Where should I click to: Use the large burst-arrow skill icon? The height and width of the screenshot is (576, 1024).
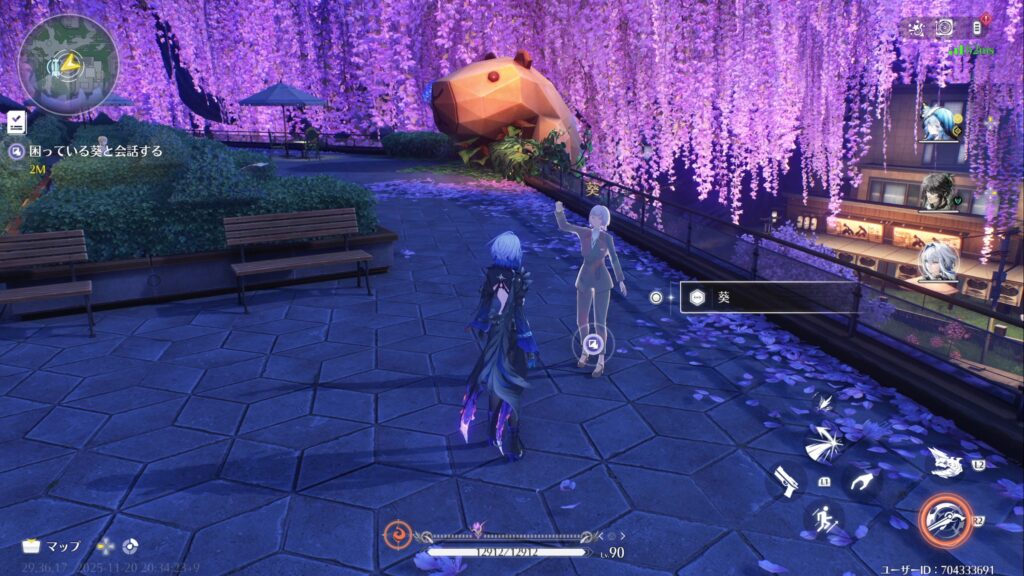[x=824, y=441]
